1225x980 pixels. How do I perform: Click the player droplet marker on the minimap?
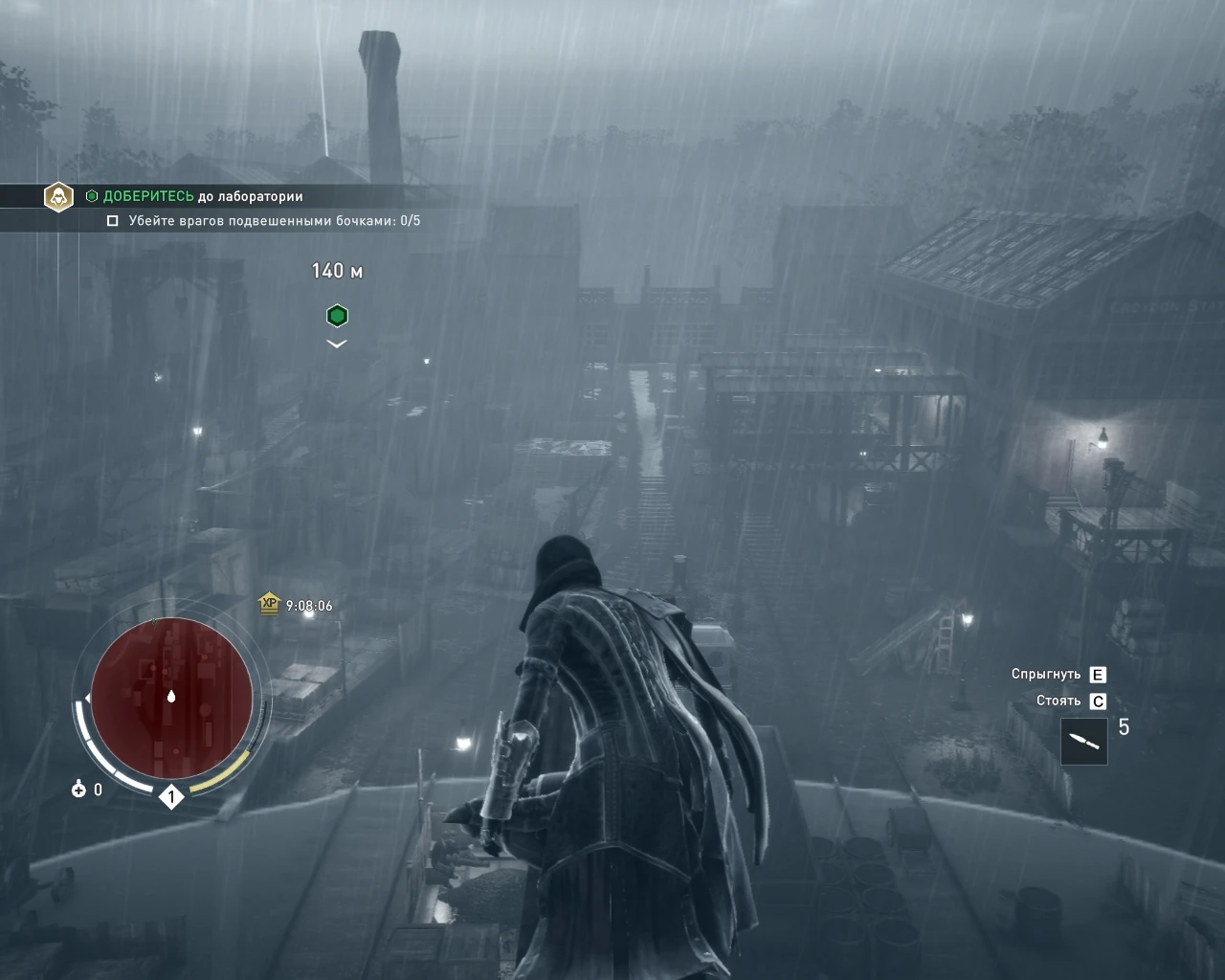(170, 698)
